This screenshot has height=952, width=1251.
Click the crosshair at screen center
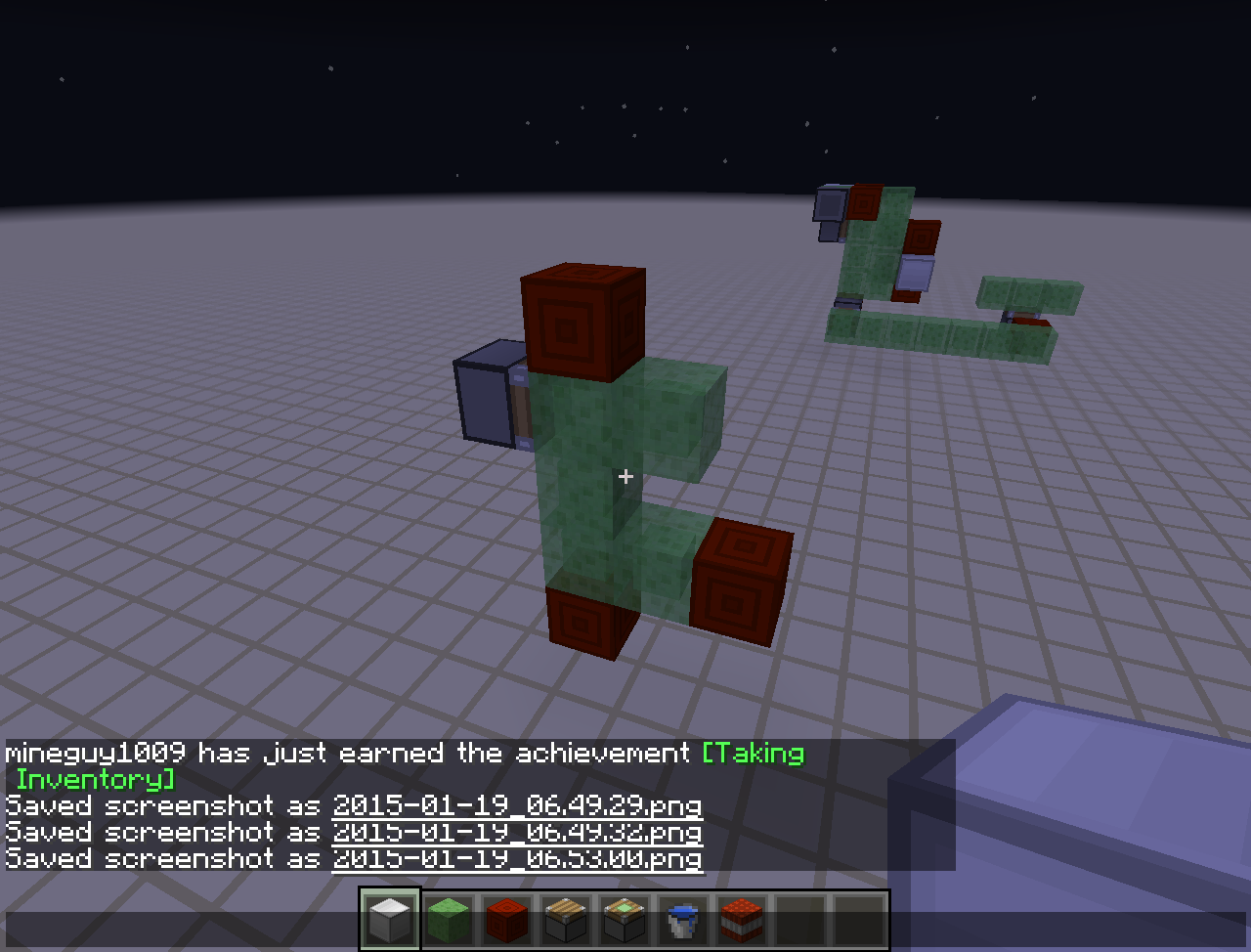[x=625, y=476]
